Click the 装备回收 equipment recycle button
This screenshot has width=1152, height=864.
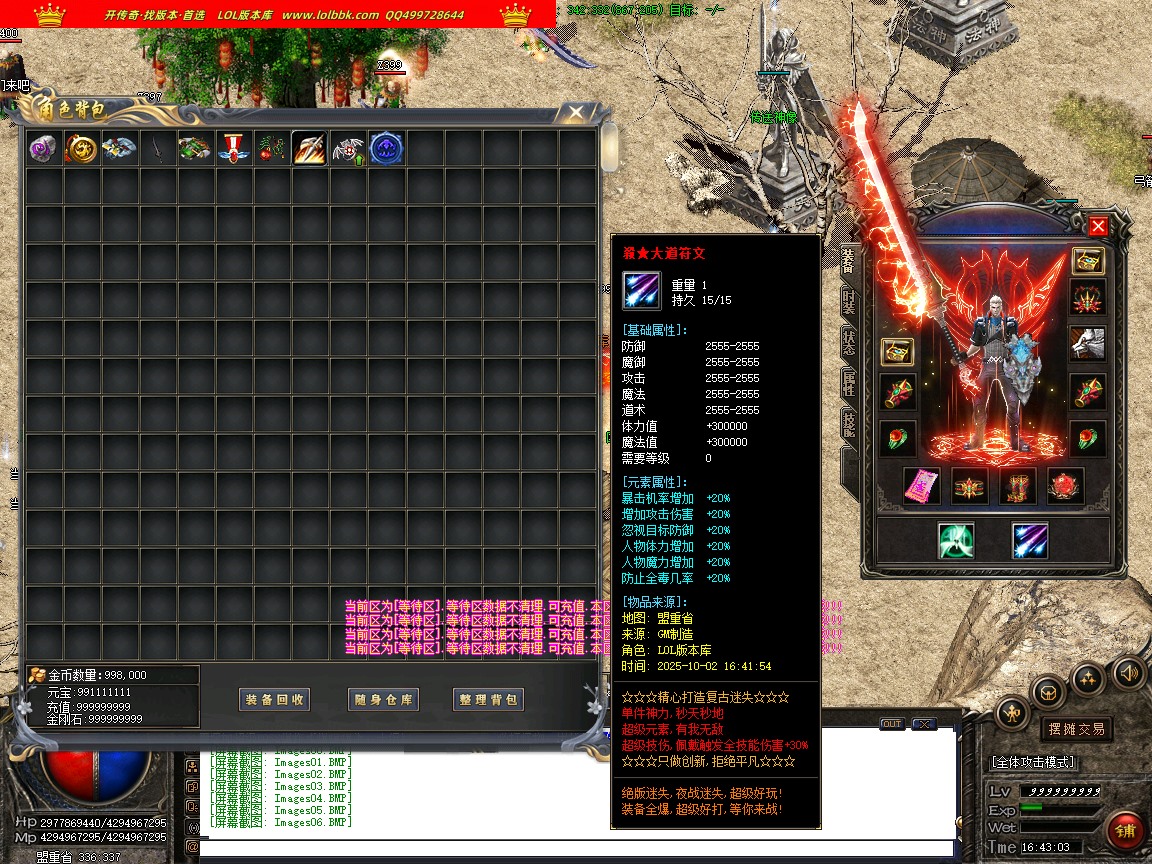[x=275, y=700]
